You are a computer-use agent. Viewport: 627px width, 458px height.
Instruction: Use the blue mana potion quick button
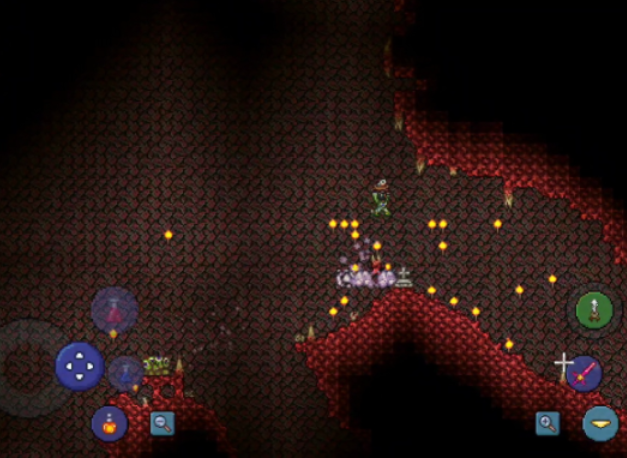pyautogui.click(x=126, y=372)
